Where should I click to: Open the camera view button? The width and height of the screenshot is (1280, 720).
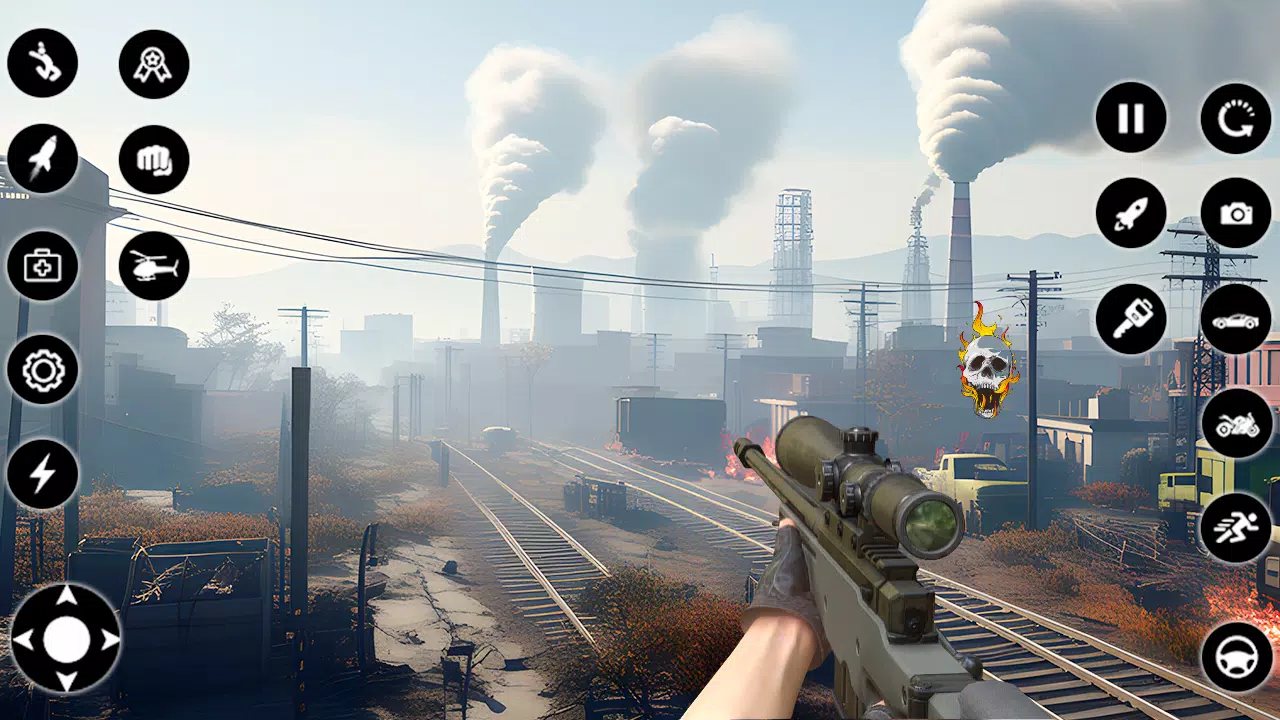pyautogui.click(x=1236, y=213)
